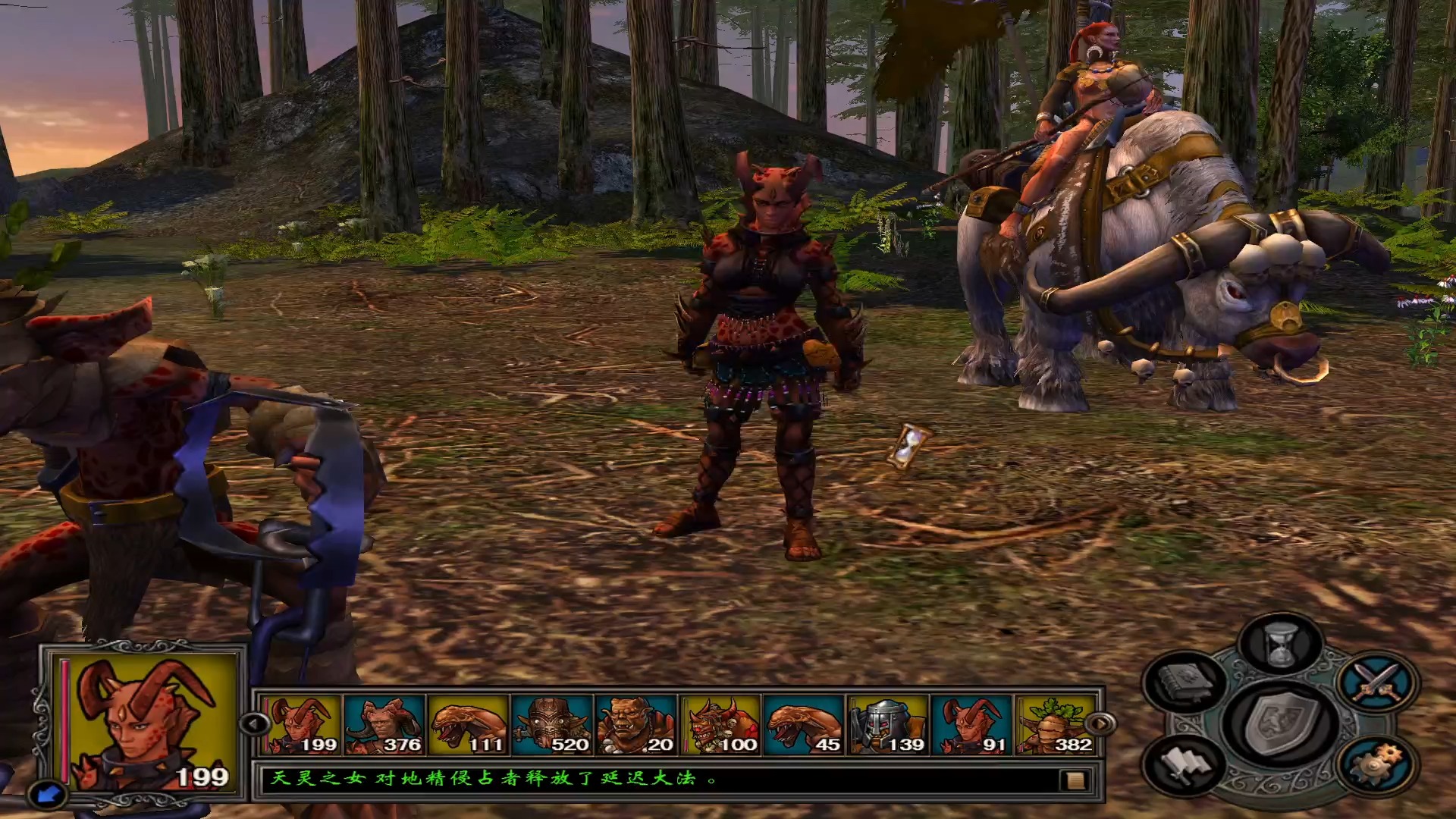Screen dimensions: 1456x819
Task: Toggle auto-combat with the crossed swords
Action: click(x=1378, y=682)
